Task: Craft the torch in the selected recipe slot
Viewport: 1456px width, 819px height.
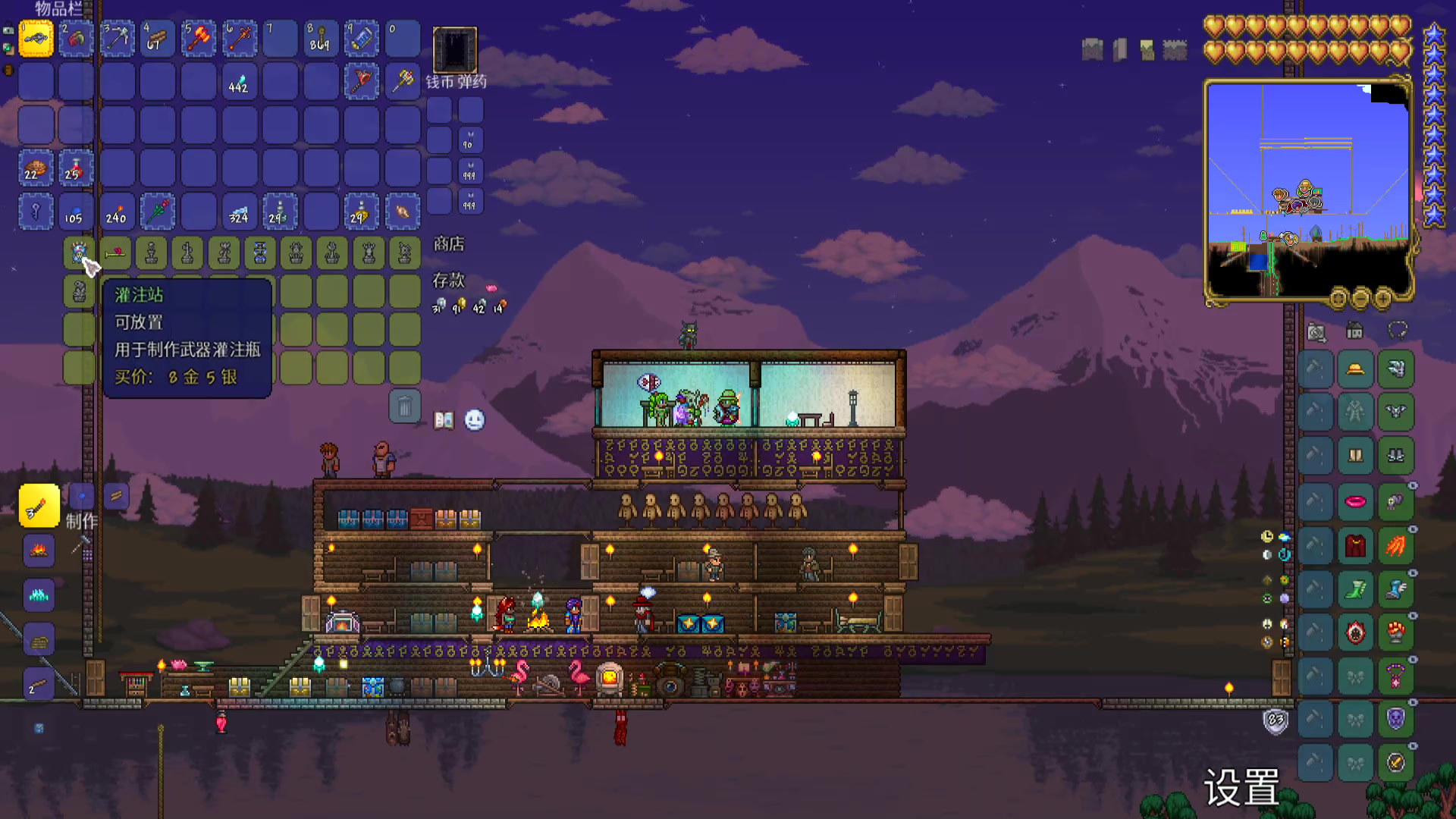Action: [39, 506]
